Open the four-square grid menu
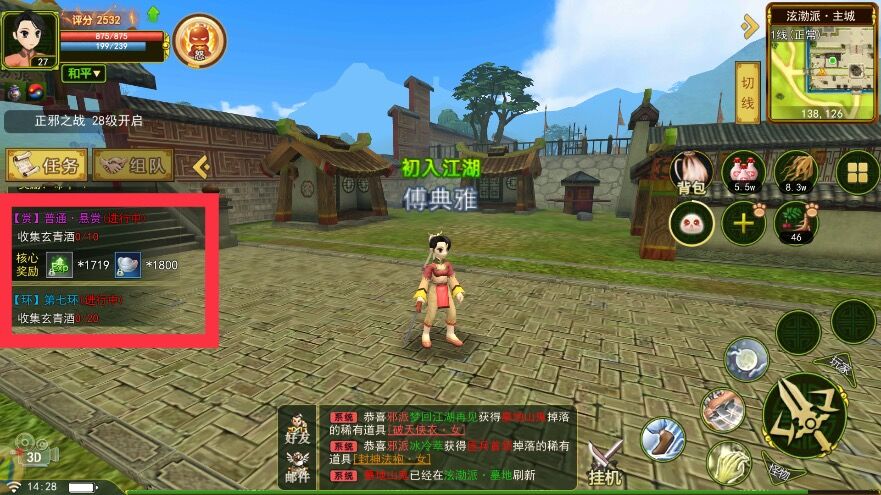This screenshot has width=881, height=495. (856, 173)
